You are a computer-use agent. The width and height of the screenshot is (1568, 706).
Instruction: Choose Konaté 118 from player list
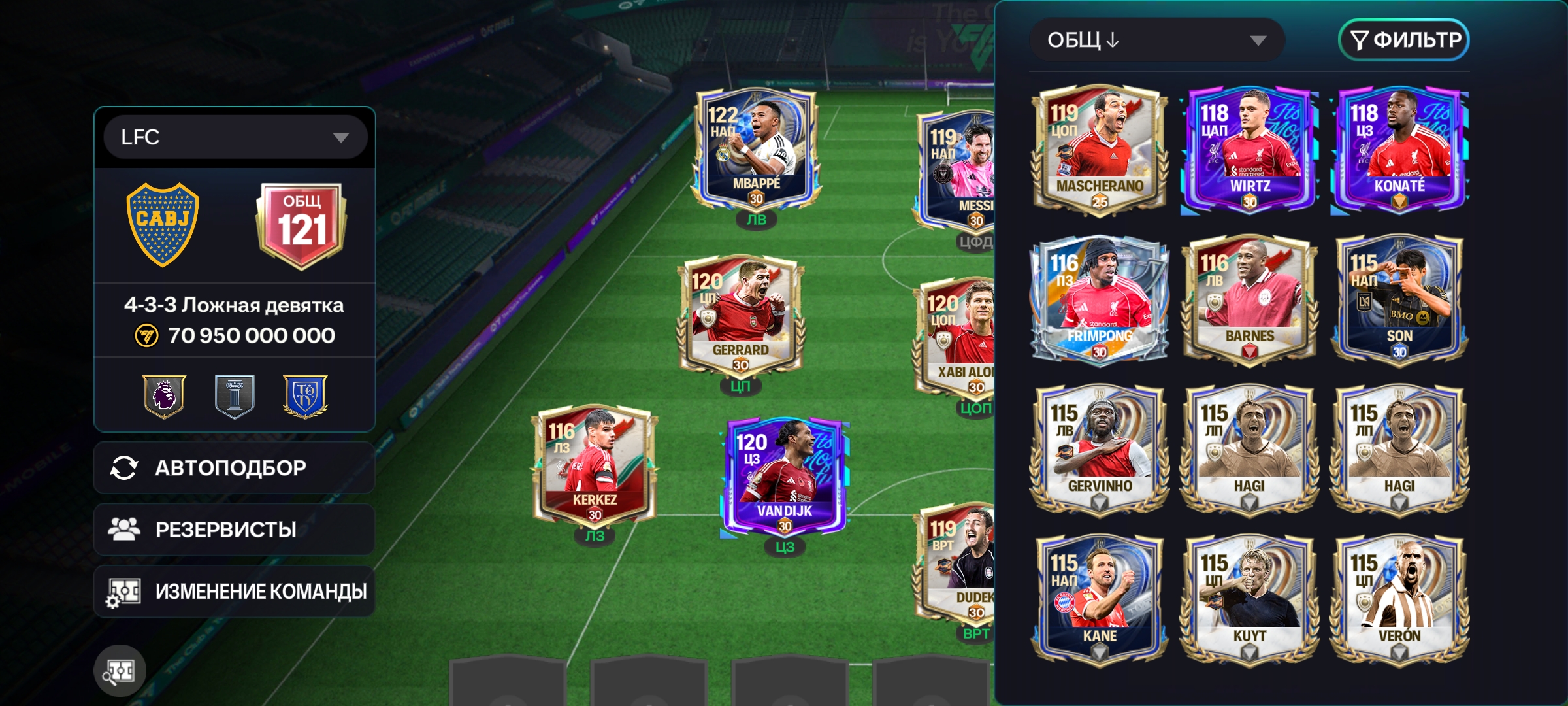(1399, 150)
